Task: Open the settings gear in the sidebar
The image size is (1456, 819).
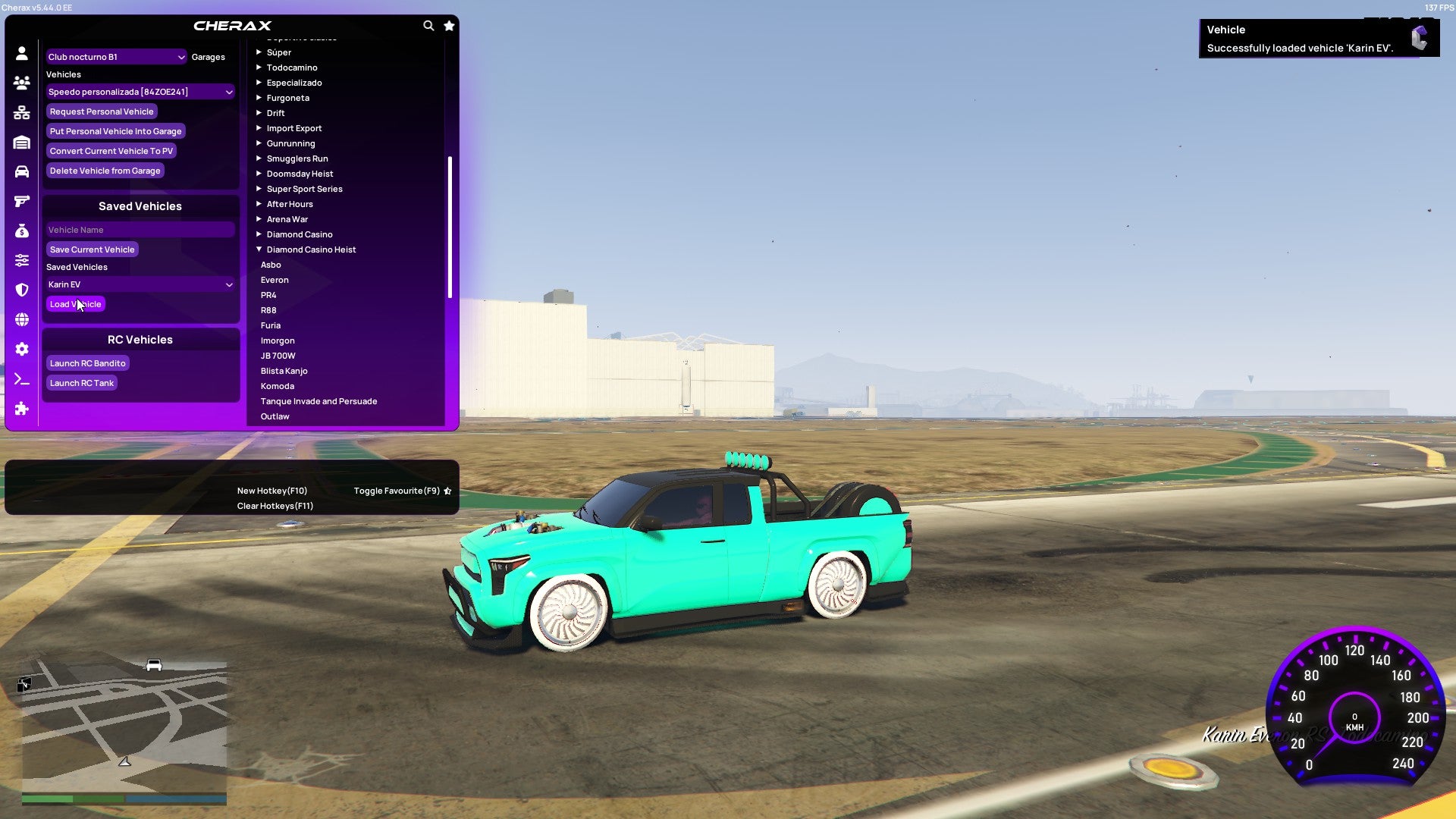Action: click(x=21, y=349)
